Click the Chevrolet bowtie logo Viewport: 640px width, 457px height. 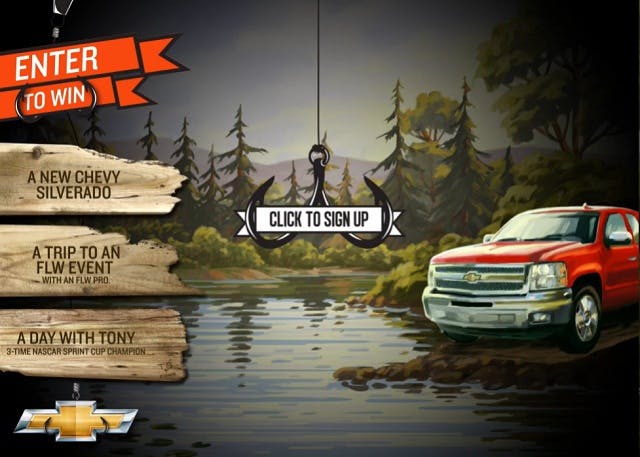75,419
